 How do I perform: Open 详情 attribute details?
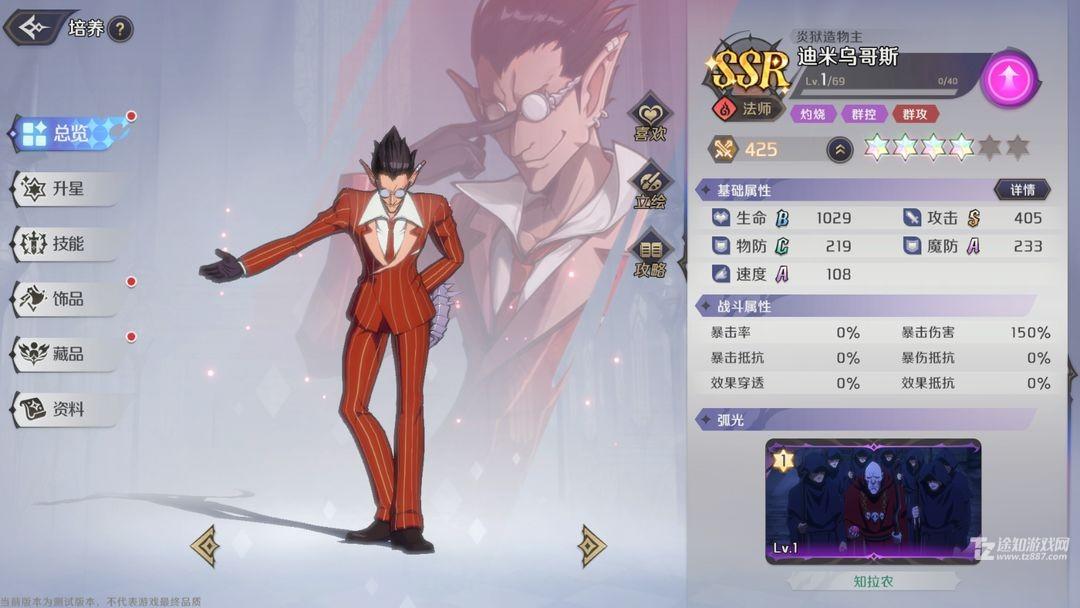click(x=1021, y=189)
